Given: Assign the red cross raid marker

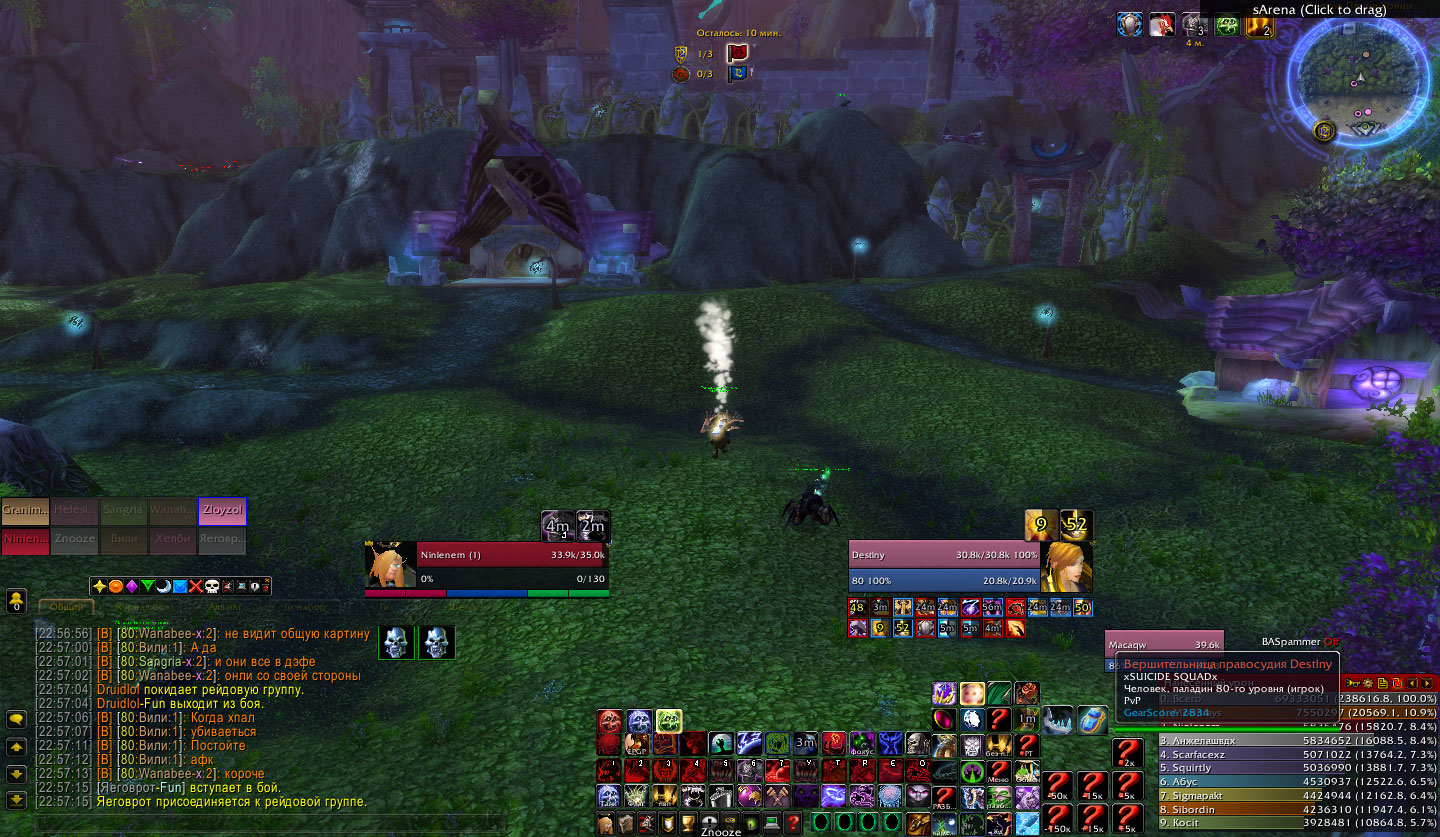Looking at the screenshot, I should (x=196, y=586).
